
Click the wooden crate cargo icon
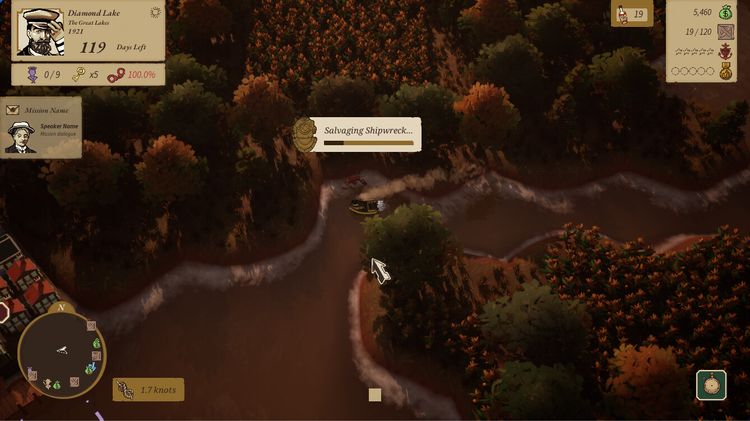[725, 32]
